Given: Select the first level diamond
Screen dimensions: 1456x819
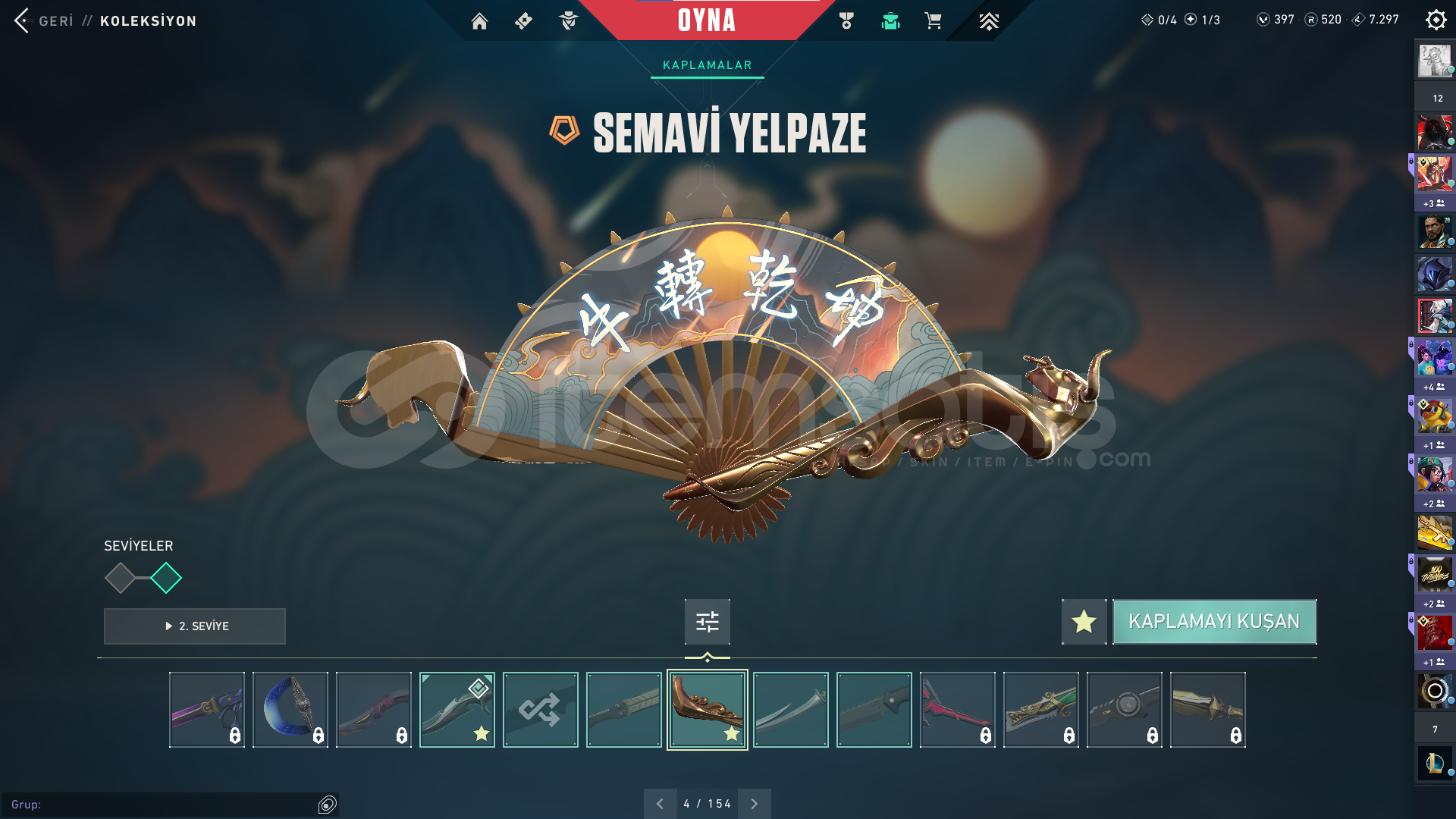Looking at the screenshot, I should pos(120,578).
